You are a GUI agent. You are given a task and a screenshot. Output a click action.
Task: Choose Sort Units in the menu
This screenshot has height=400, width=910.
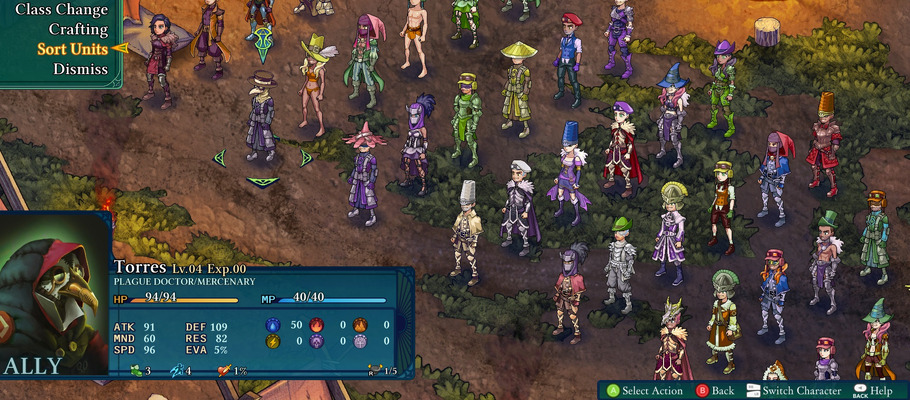[72, 49]
